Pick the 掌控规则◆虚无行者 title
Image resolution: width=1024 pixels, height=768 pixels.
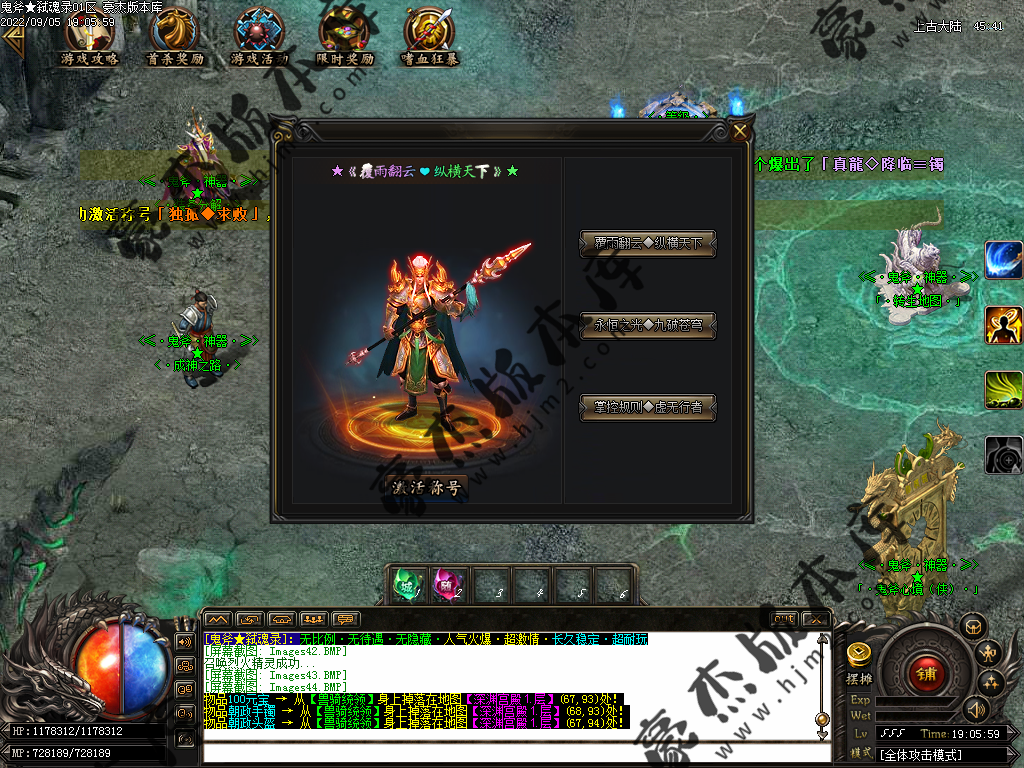648,408
